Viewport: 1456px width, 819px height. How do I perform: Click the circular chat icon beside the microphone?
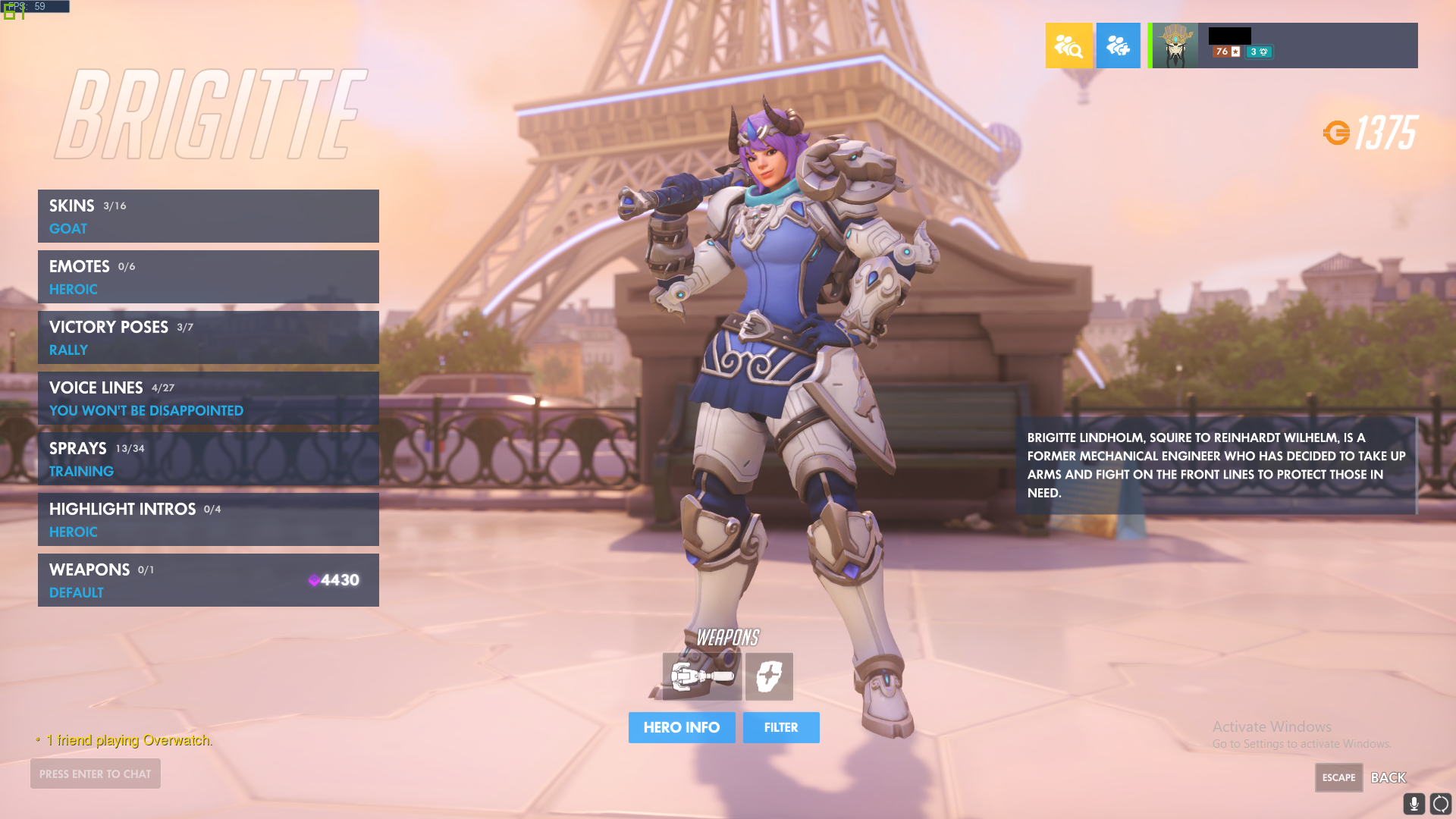click(1440, 803)
